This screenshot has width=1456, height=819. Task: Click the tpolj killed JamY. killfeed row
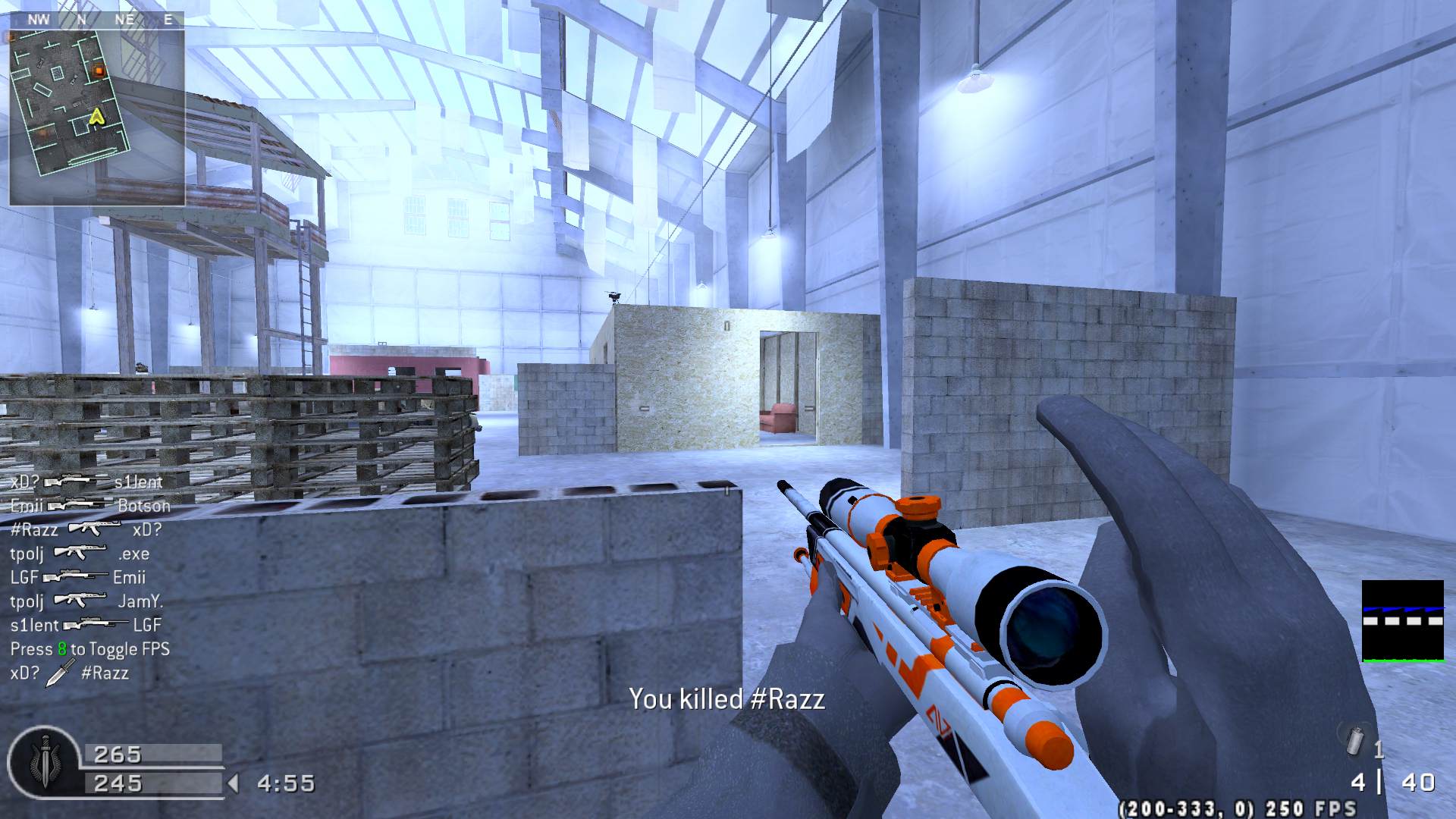(x=86, y=601)
